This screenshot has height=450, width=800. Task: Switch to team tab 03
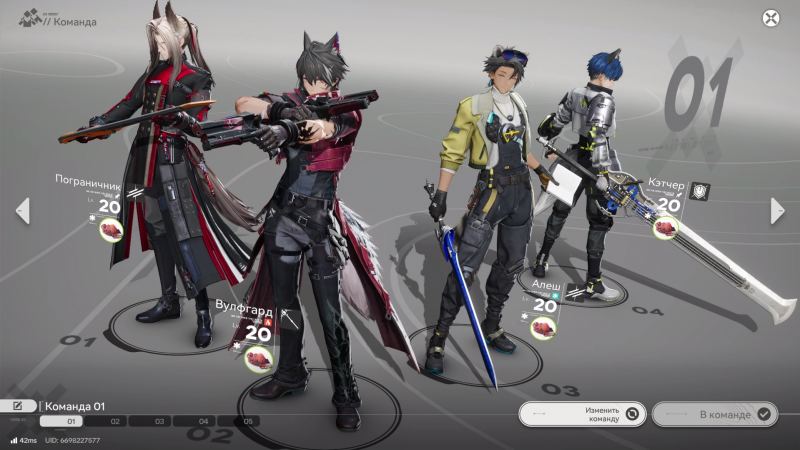click(160, 422)
